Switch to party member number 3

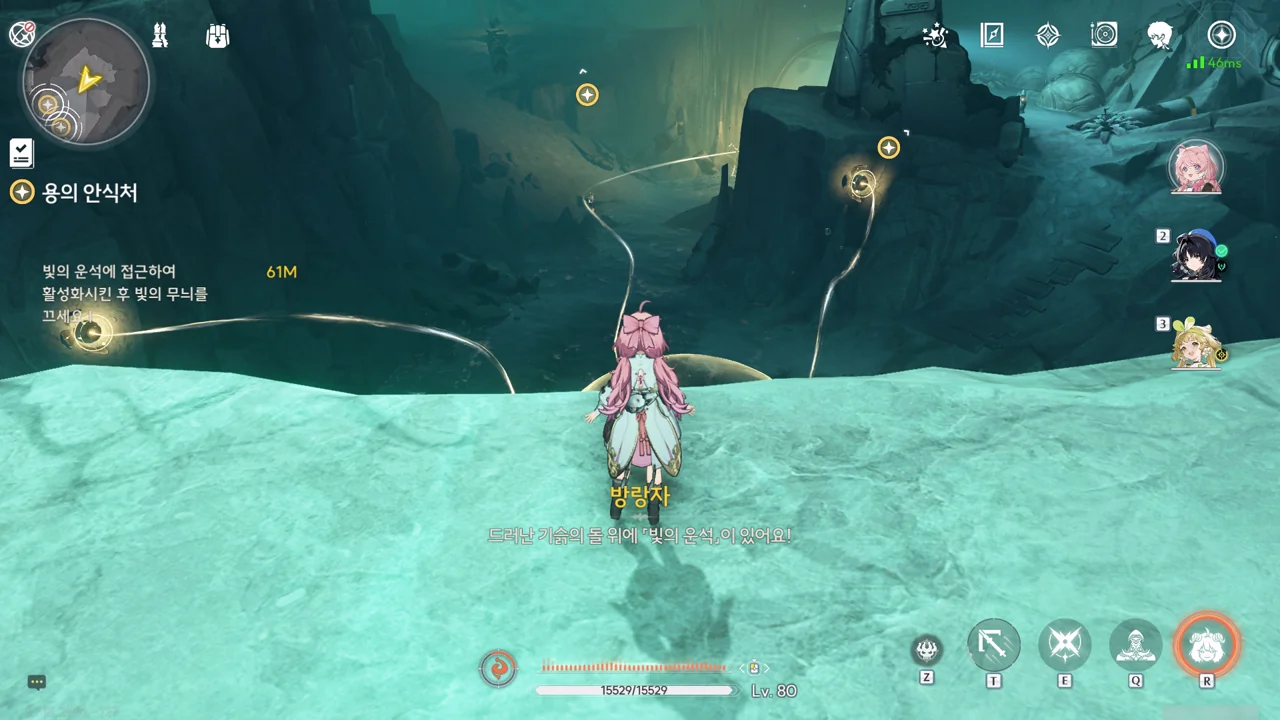pos(1196,345)
